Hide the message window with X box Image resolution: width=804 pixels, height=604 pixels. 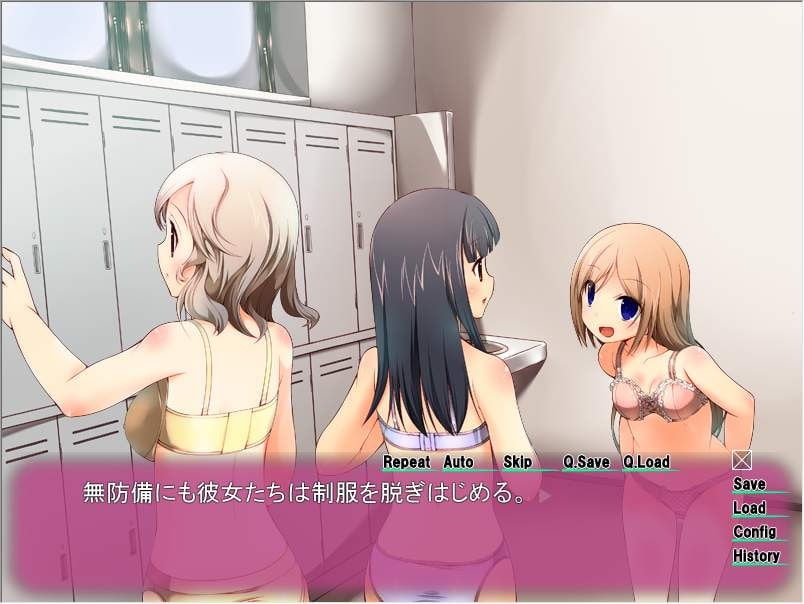pyautogui.click(x=742, y=460)
